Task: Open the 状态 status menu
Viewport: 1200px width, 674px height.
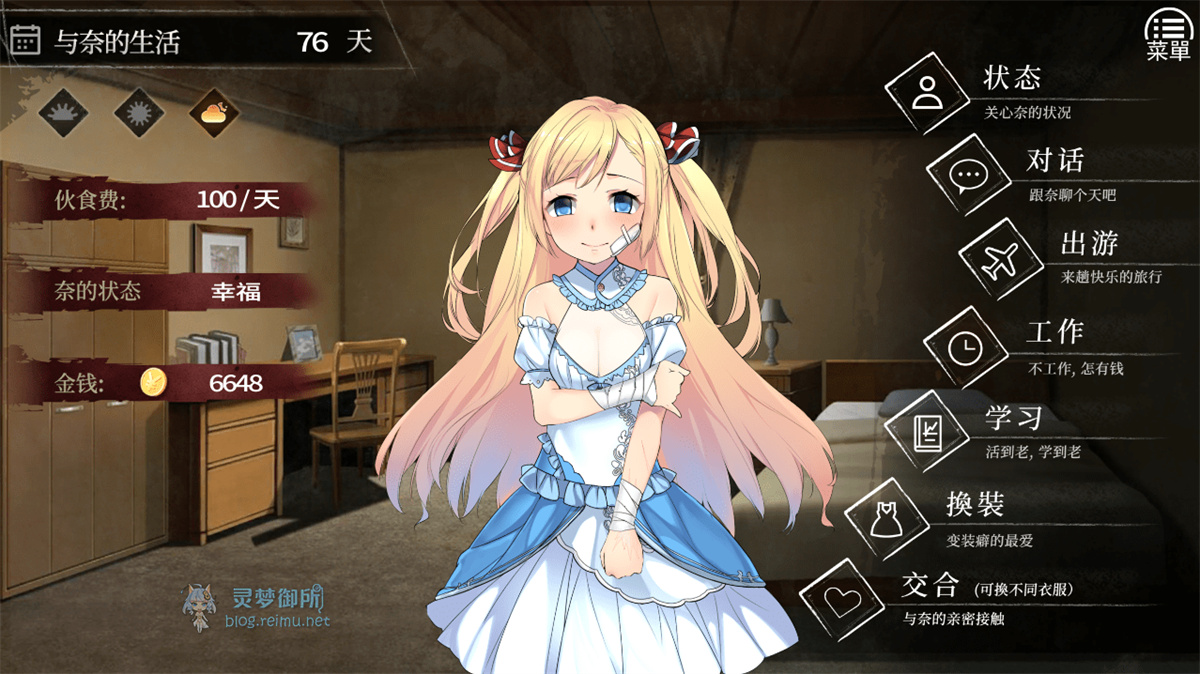Action: click(x=926, y=93)
